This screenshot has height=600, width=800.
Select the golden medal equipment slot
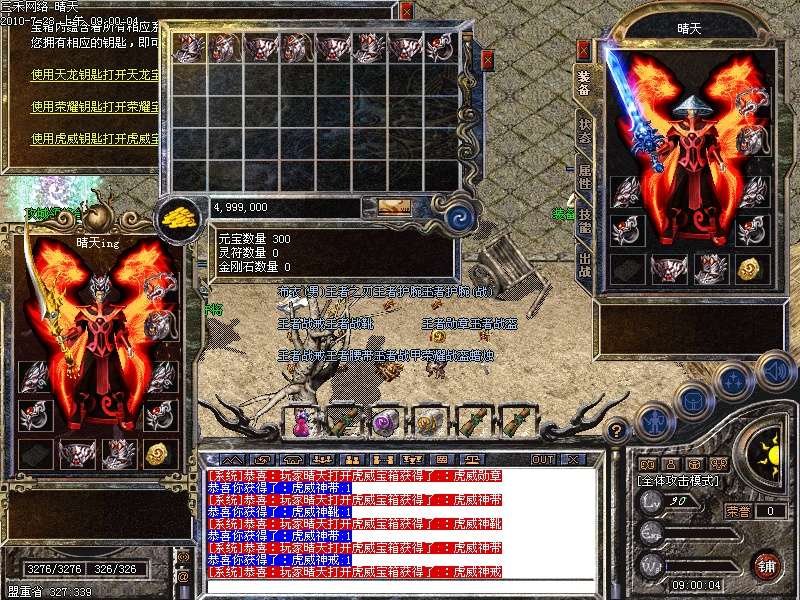(x=750, y=268)
